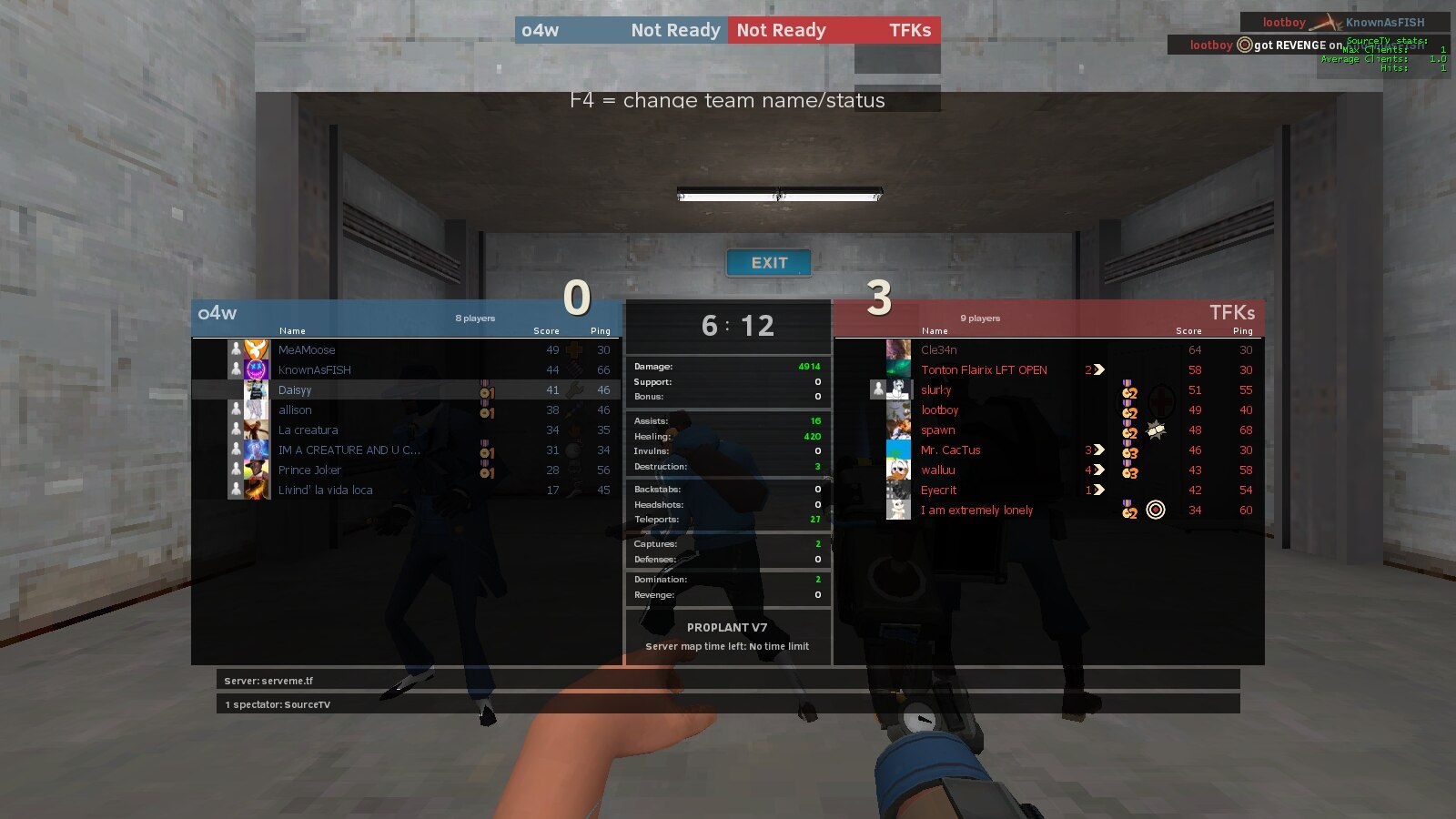Select MeAMoose in the o4w player list
Screen dimensions: 1456x819
click(307, 350)
